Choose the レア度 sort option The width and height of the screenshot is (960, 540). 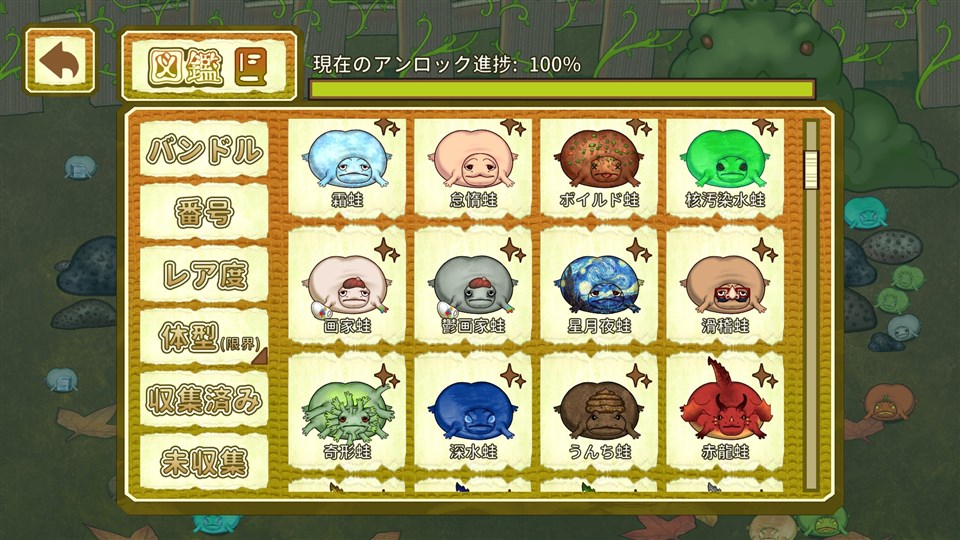(204, 275)
